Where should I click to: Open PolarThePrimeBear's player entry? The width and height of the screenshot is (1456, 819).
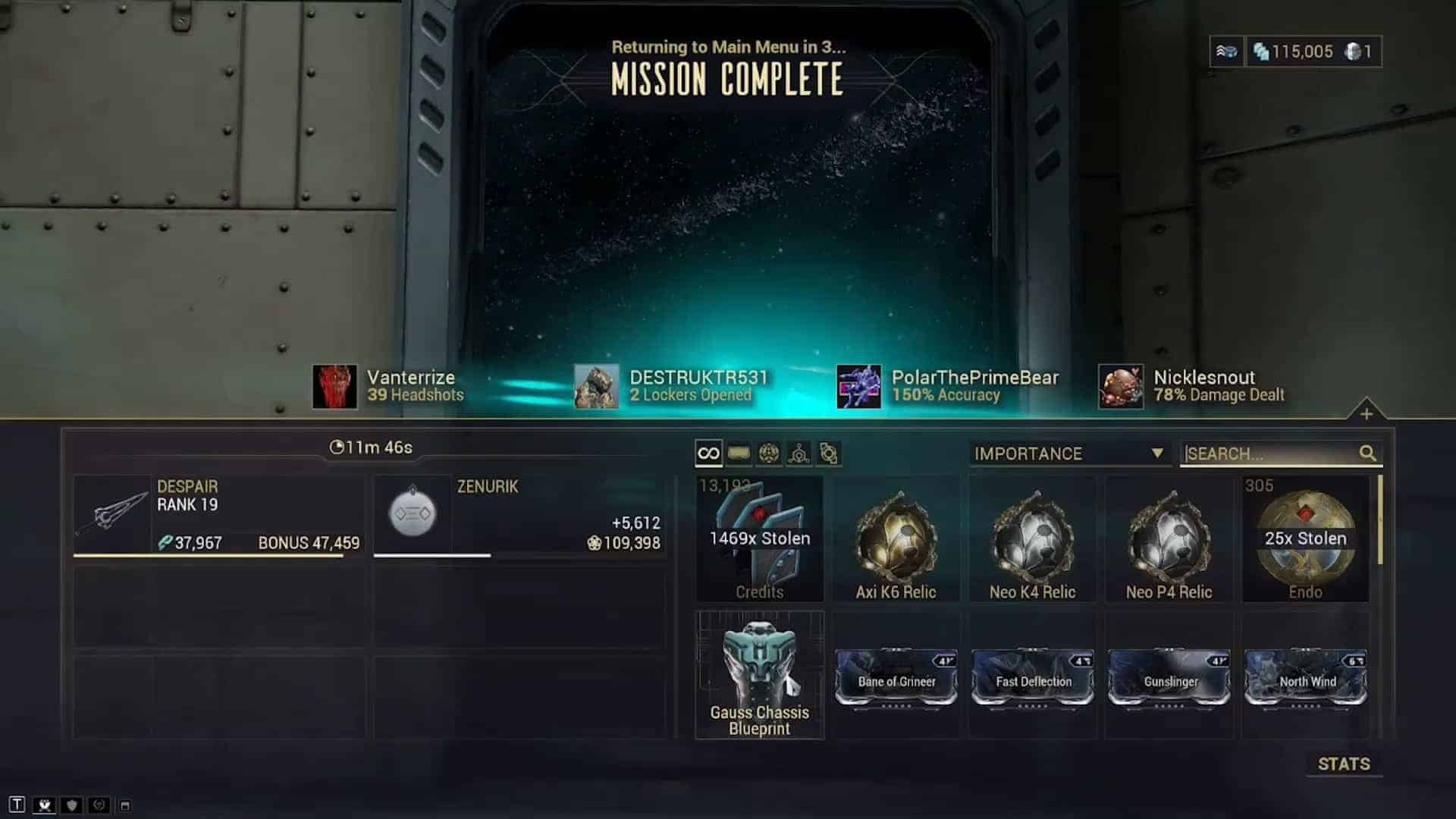(x=948, y=386)
